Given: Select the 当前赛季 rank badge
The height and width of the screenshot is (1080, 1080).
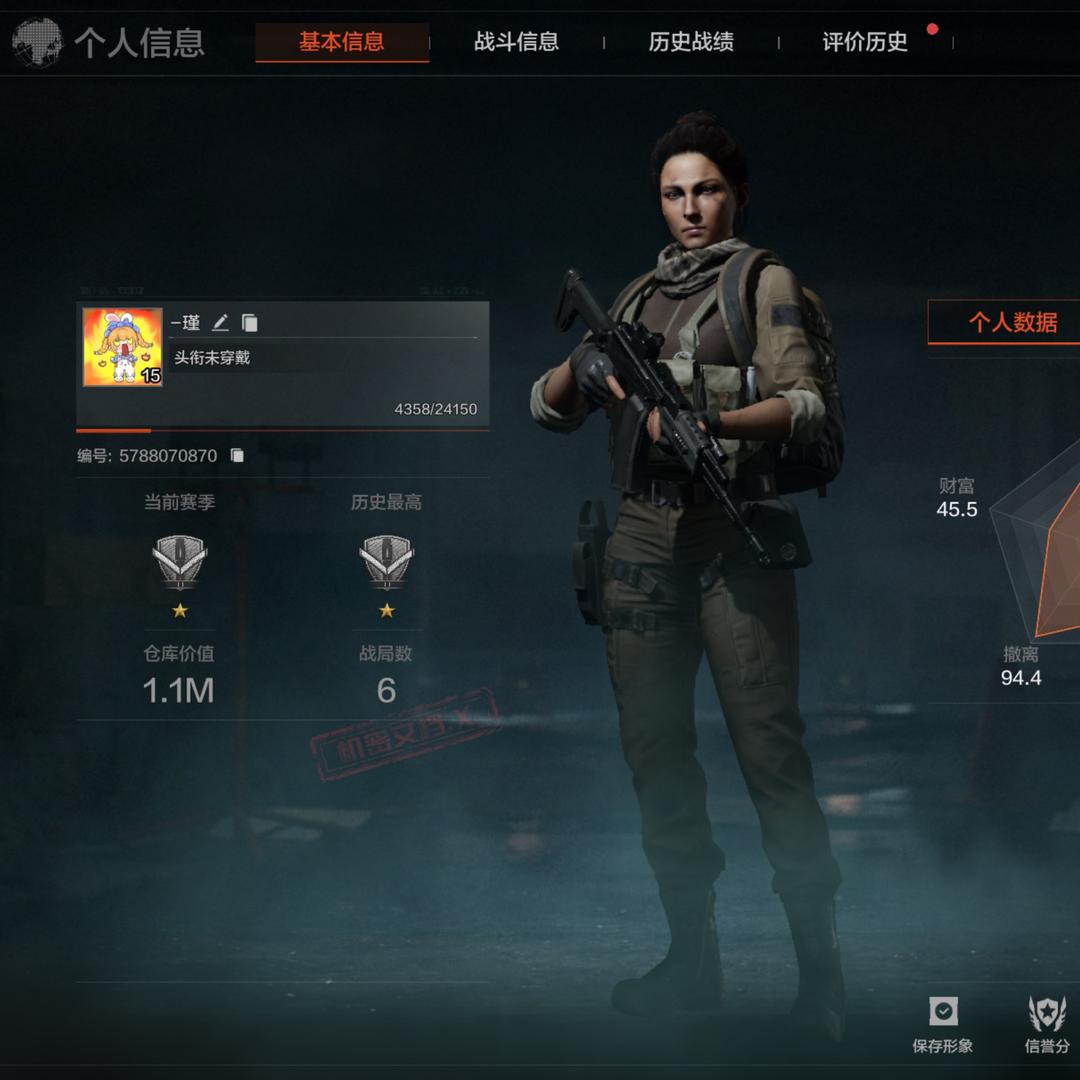Looking at the screenshot, I should pyautogui.click(x=179, y=562).
